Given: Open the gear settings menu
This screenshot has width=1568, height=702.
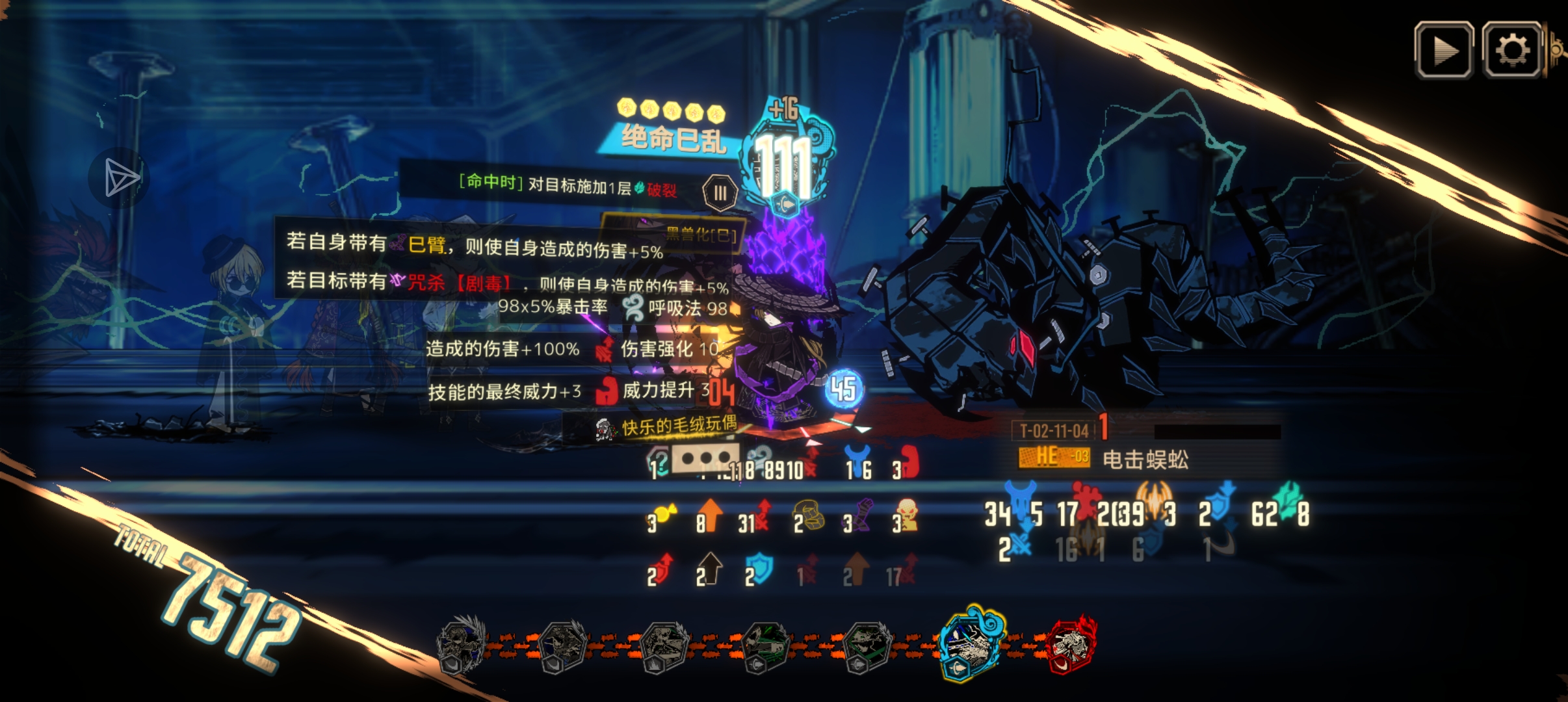Looking at the screenshot, I should (1512, 51).
